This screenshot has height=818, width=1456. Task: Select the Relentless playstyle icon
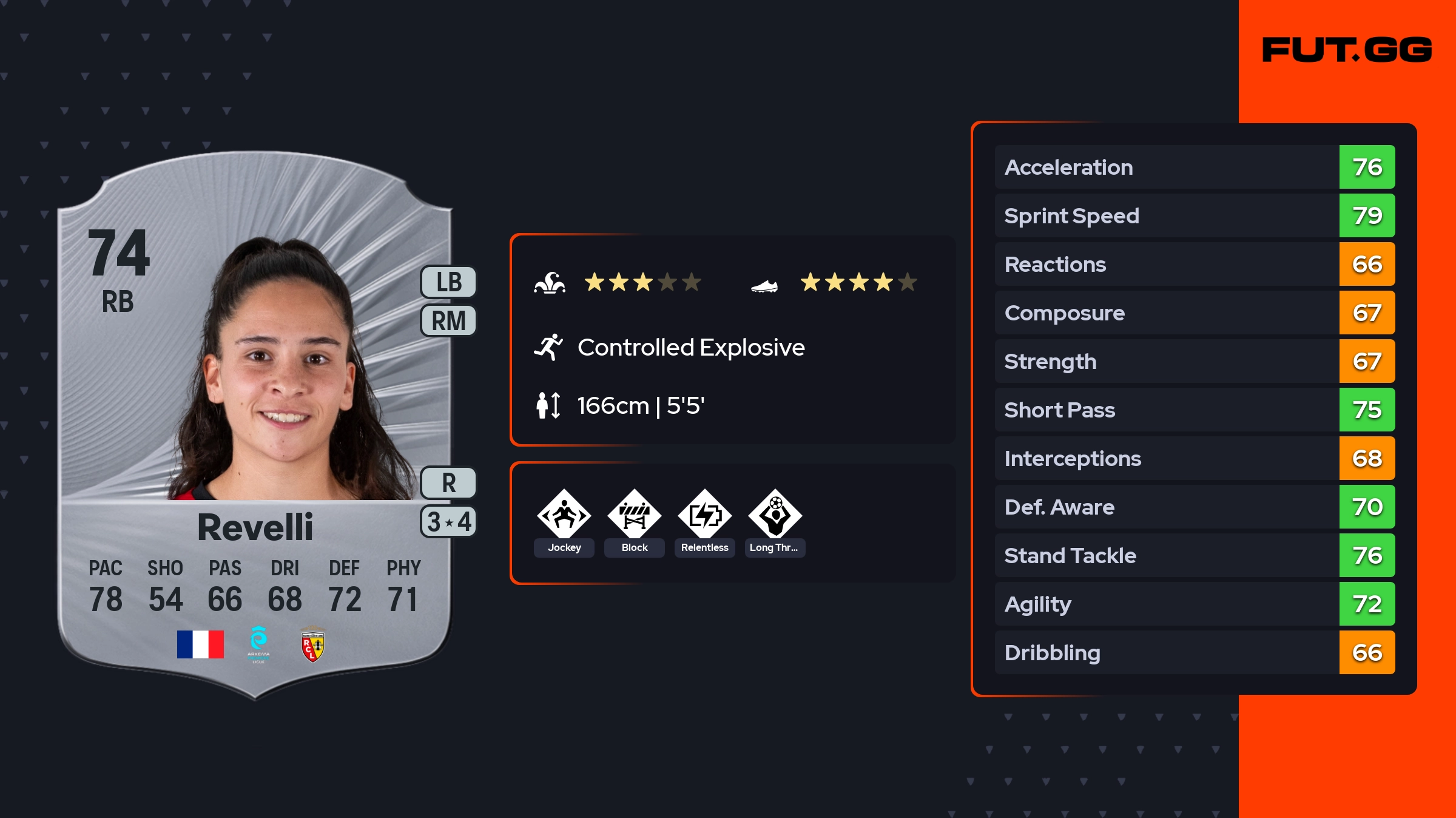click(705, 515)
